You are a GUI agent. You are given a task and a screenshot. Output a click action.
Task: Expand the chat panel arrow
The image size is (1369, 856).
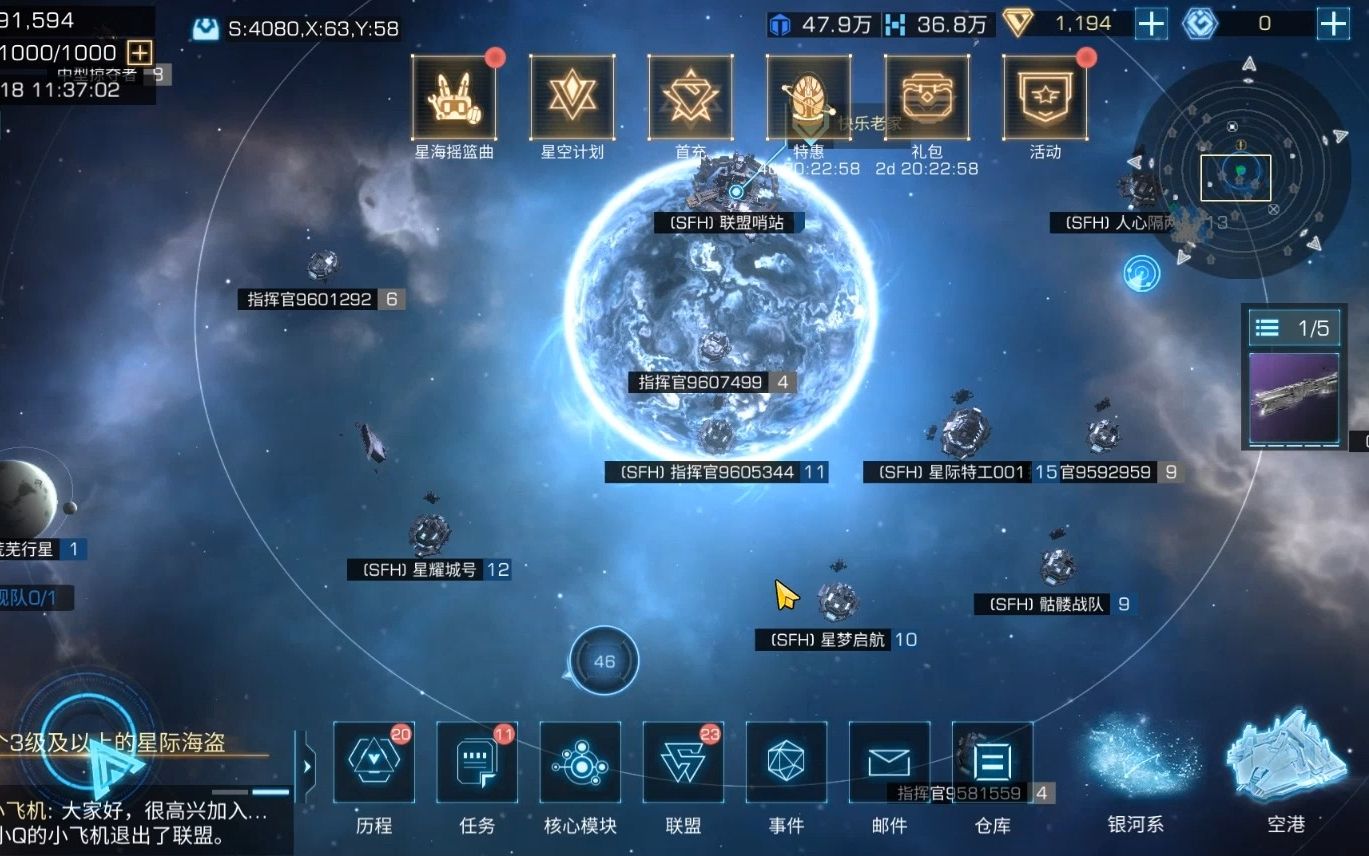click(x=307, y=767)
